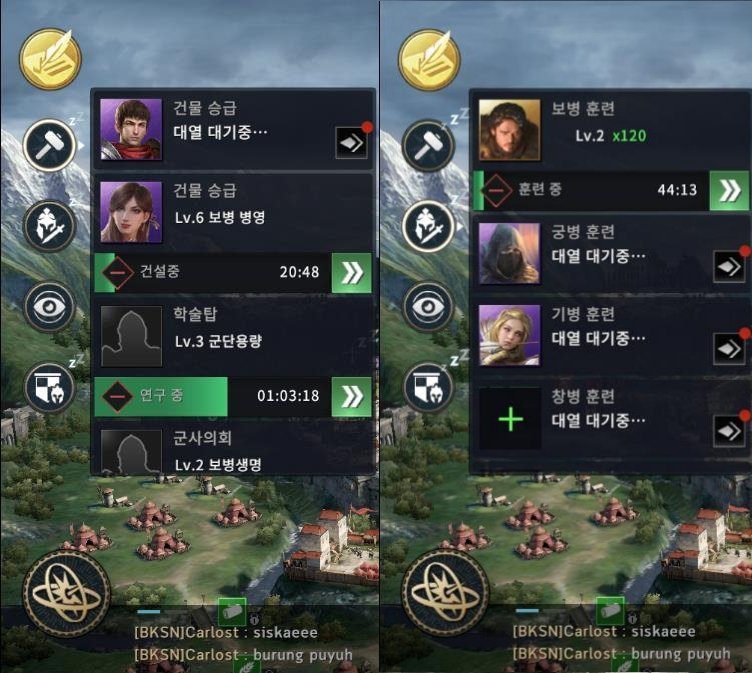Cancel the 훈련 중 training in progress
752x673 pixels.
click(x=496, y=190)
